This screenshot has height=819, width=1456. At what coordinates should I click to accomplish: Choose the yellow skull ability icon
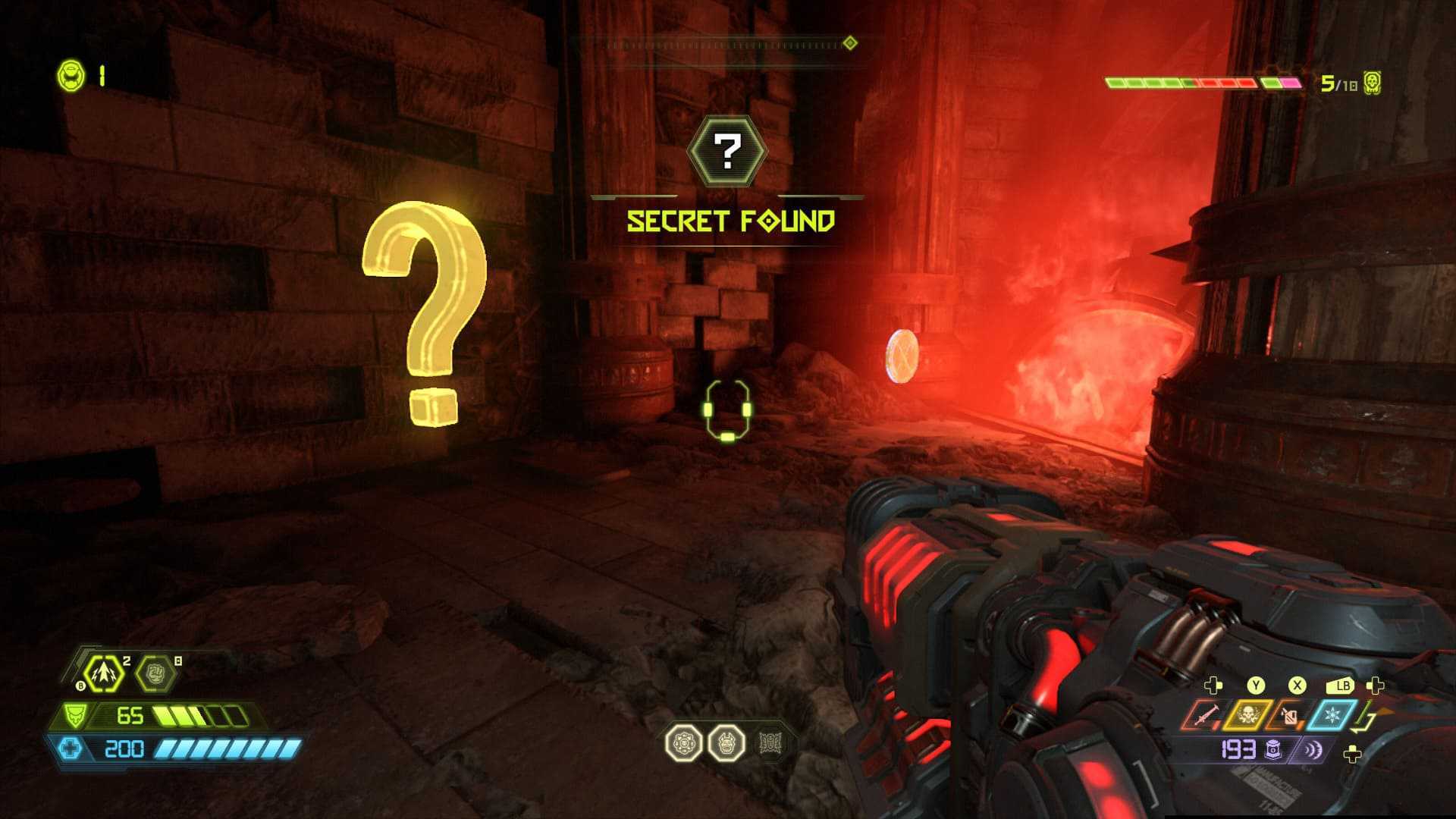1246,715
